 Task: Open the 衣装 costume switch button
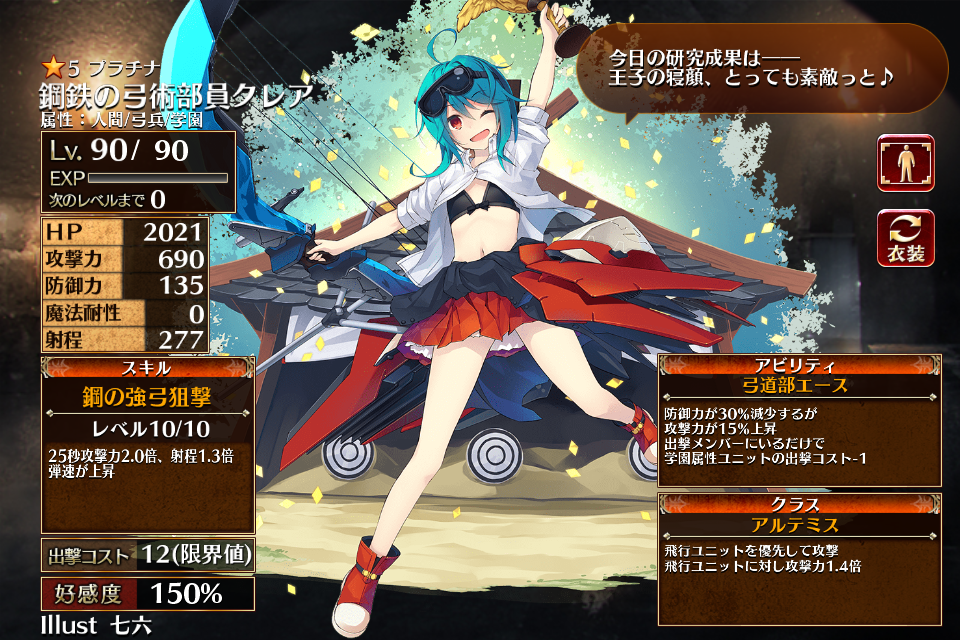point(906,238)
